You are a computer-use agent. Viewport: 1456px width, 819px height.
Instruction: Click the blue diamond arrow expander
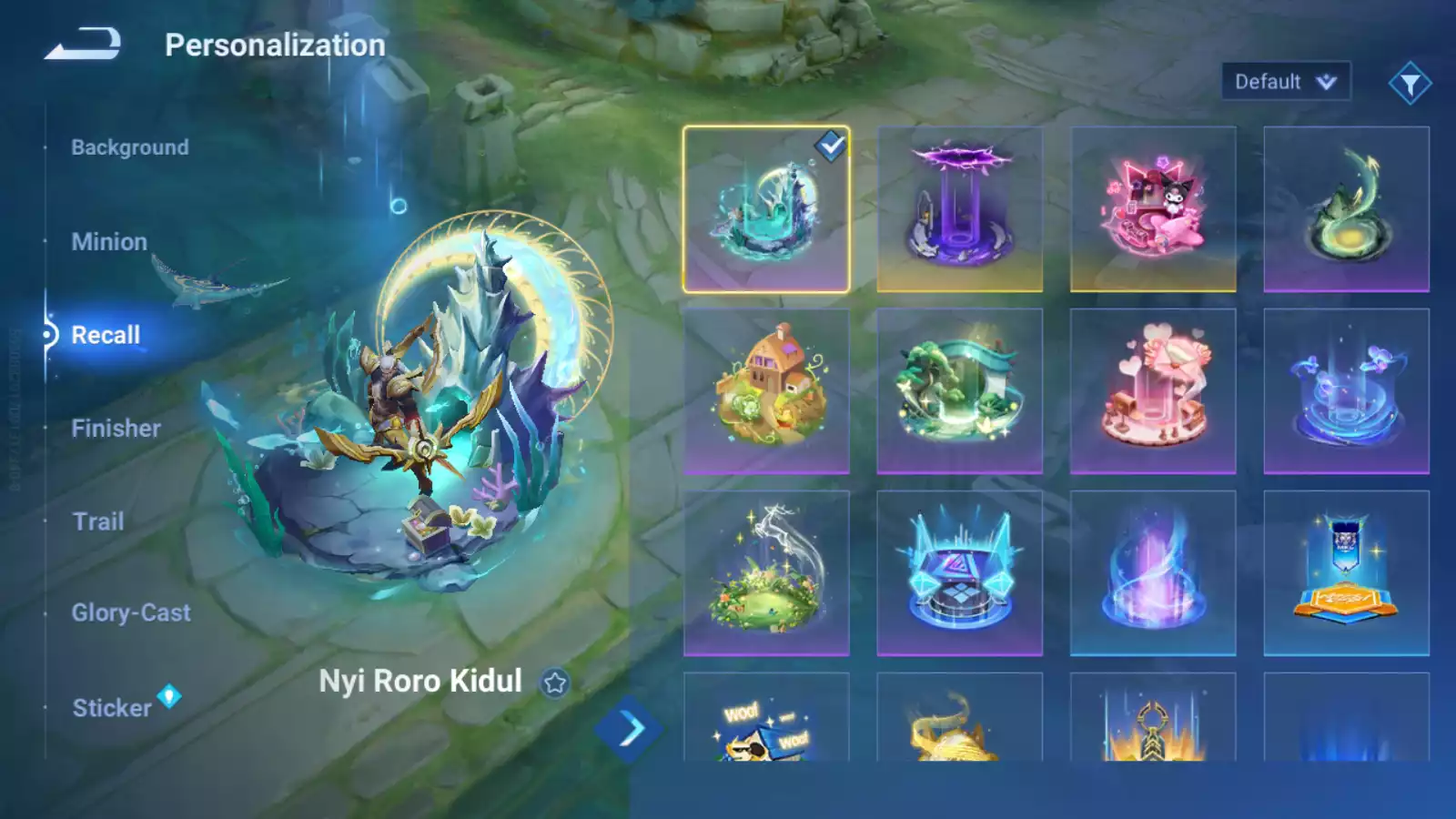pos(628,729)
